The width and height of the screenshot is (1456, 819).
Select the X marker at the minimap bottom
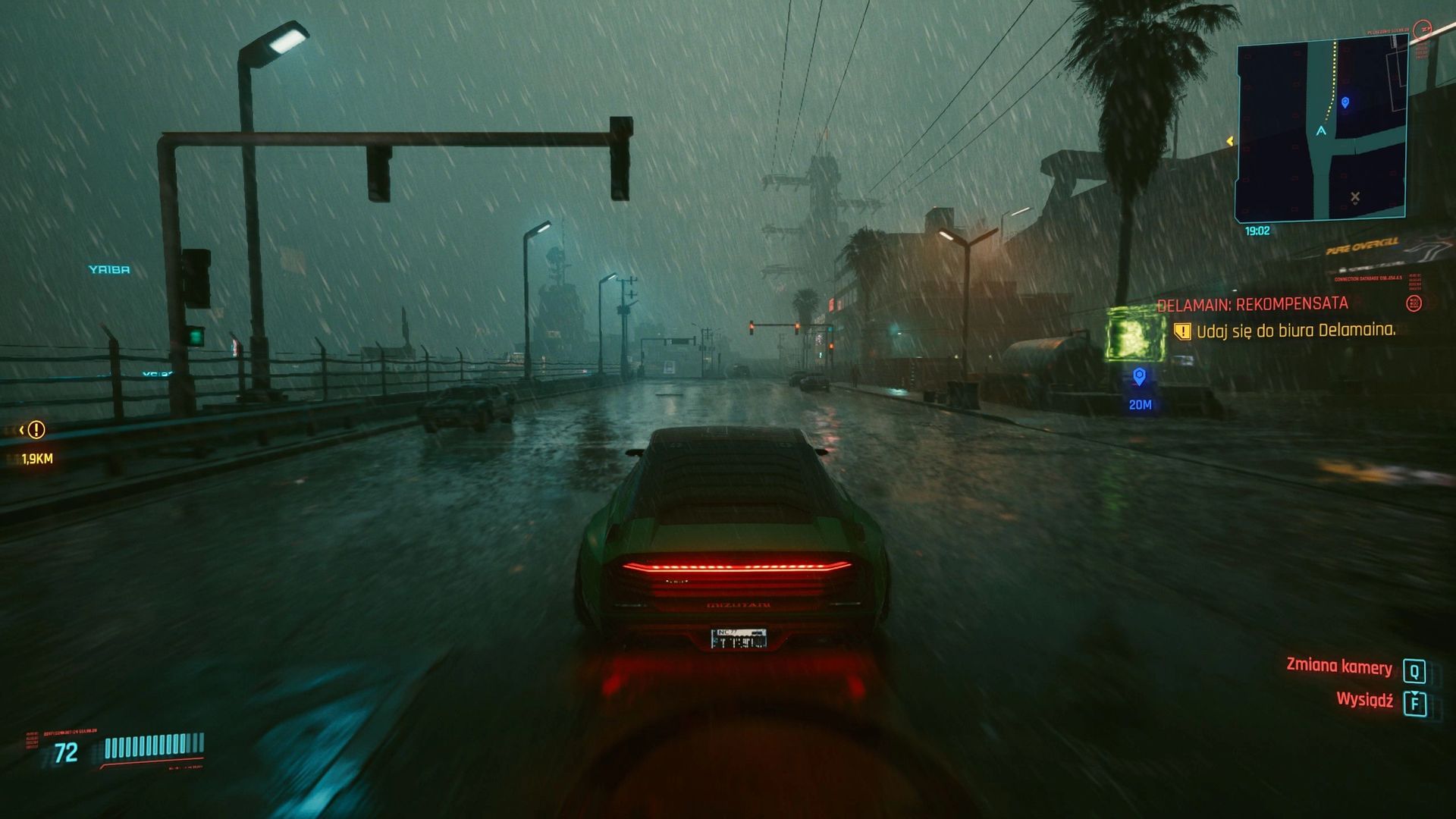pos(1356,196)
